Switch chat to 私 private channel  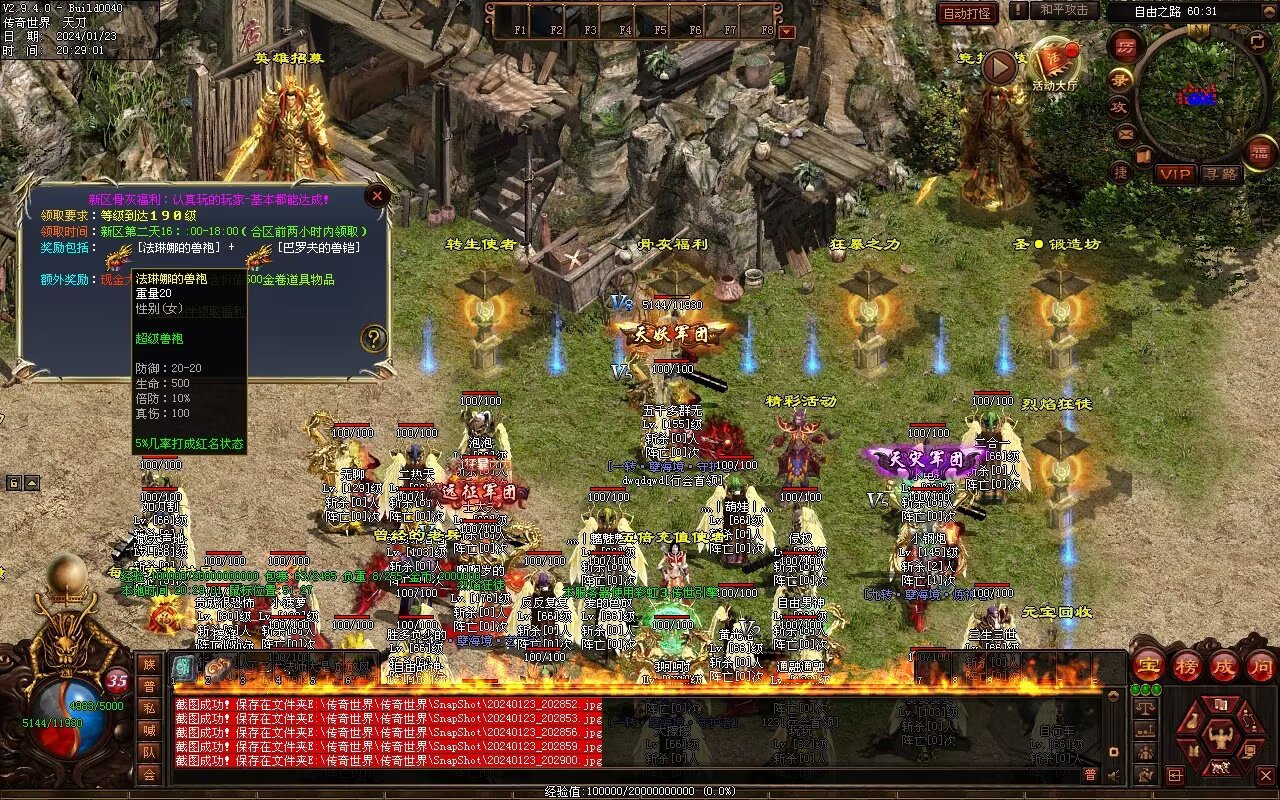(x=149, y=708)
